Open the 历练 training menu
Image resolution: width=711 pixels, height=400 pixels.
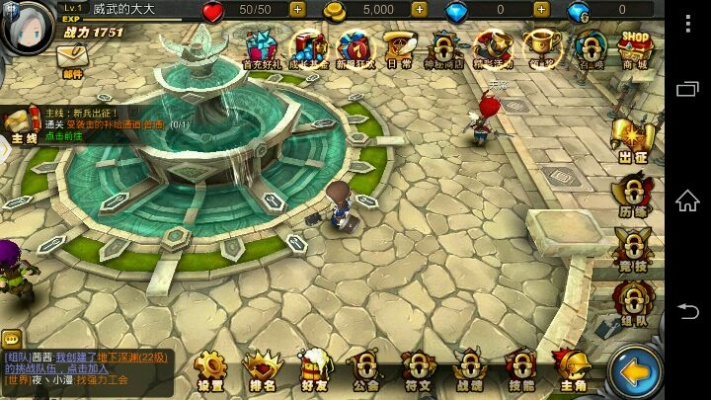click(633, 192)
